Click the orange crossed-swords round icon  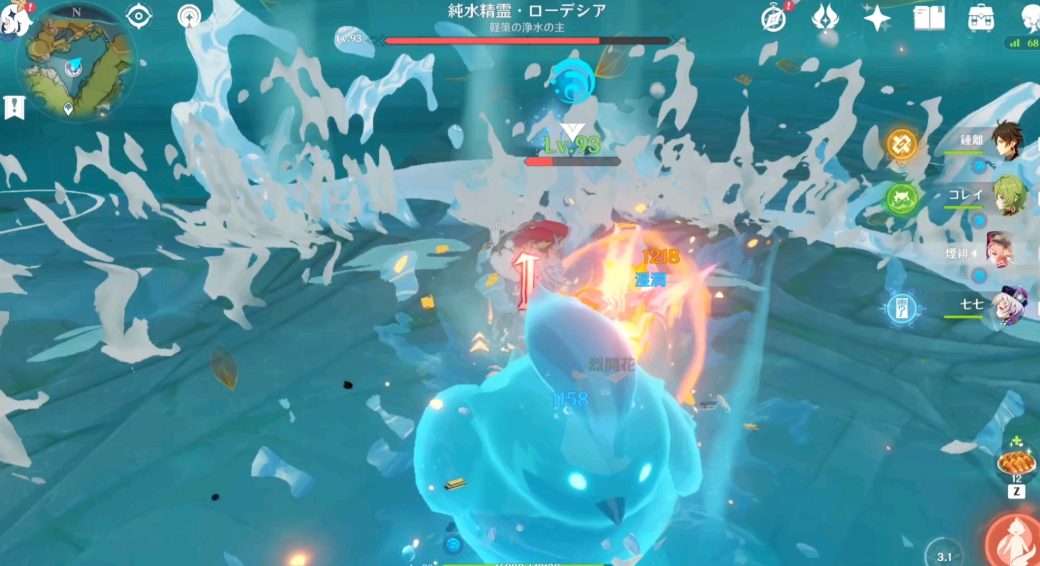[901, 144]
